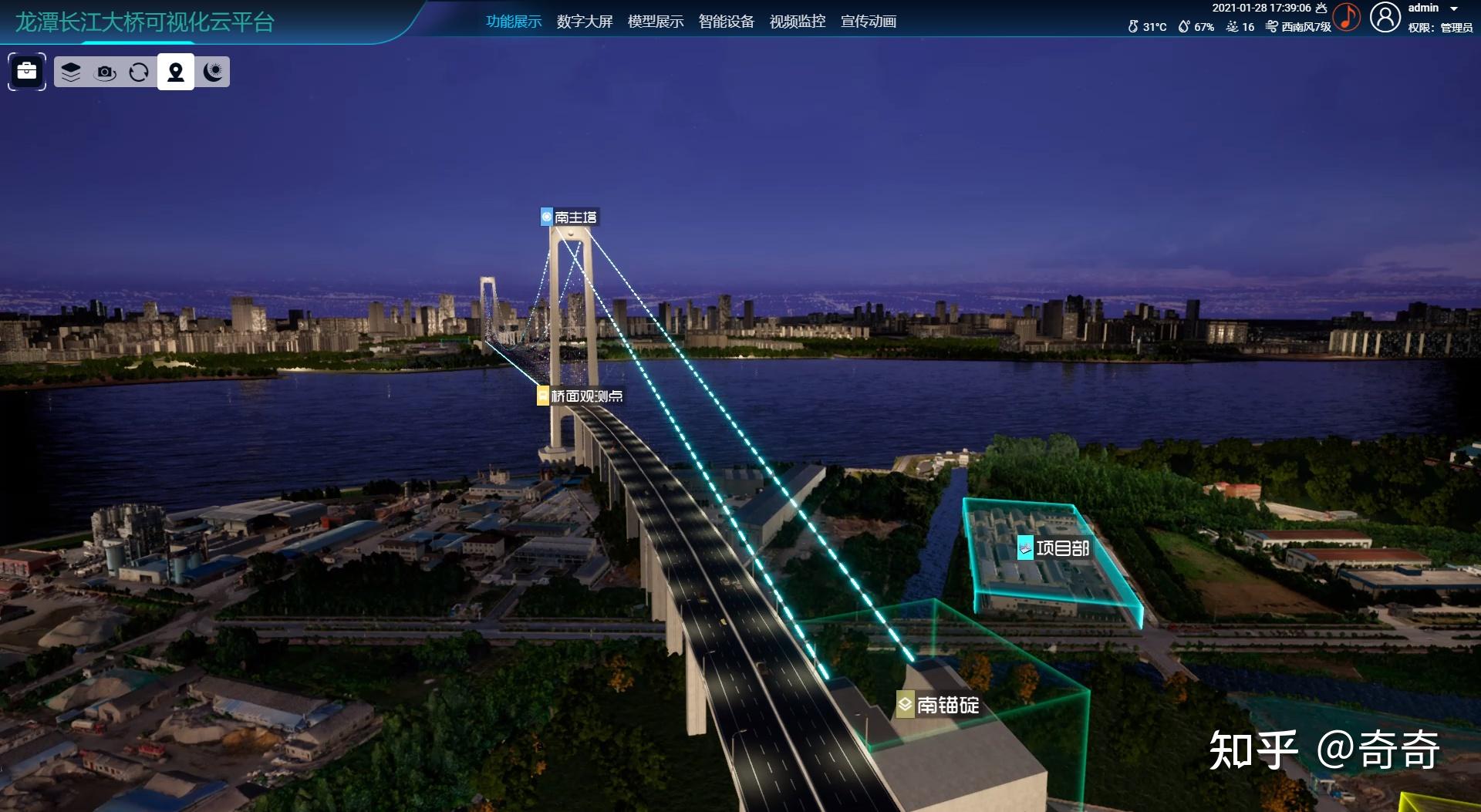Activate the camera toolbar icon
The height and width of the screenshot is (812, 1481).
[105, 72]
